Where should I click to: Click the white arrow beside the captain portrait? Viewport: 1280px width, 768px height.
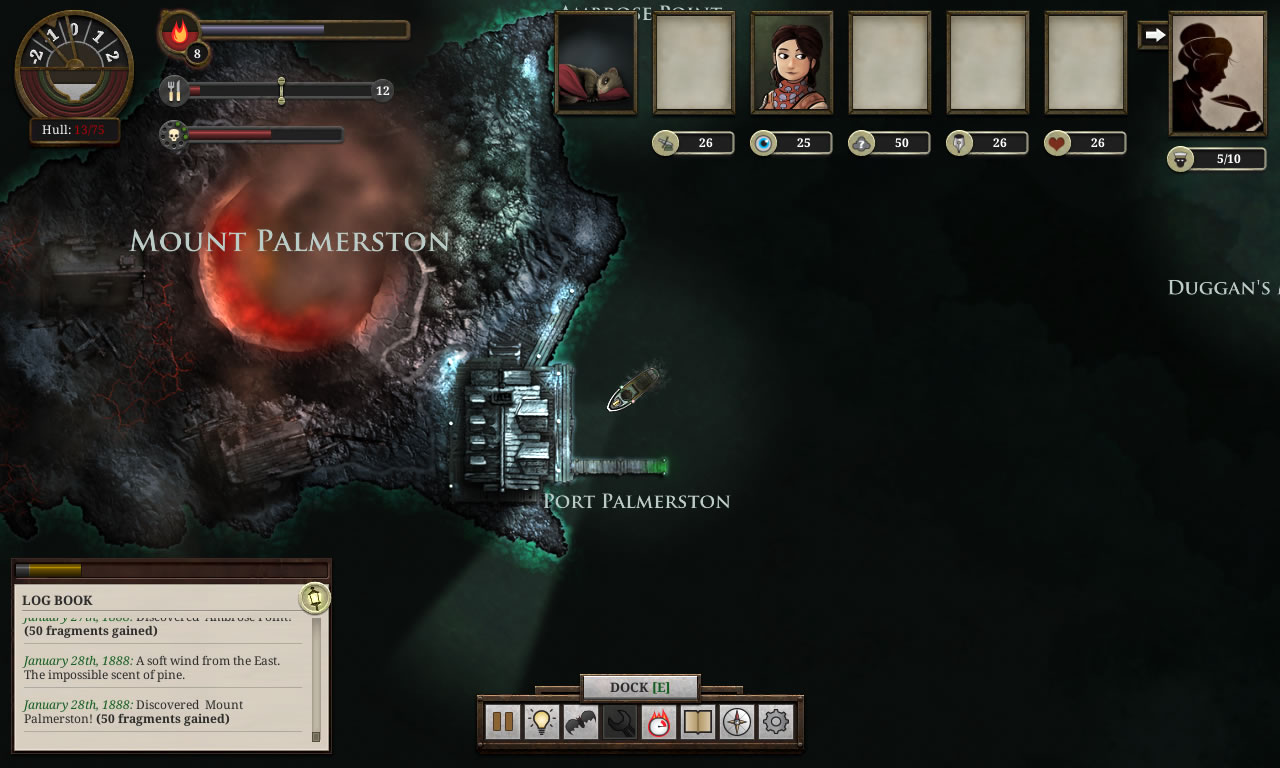[1154, 35]
